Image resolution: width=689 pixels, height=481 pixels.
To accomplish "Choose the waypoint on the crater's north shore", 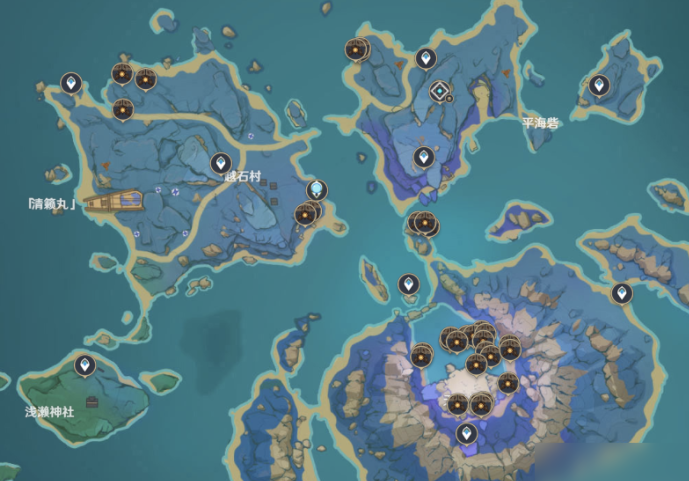I will [408, 284].
